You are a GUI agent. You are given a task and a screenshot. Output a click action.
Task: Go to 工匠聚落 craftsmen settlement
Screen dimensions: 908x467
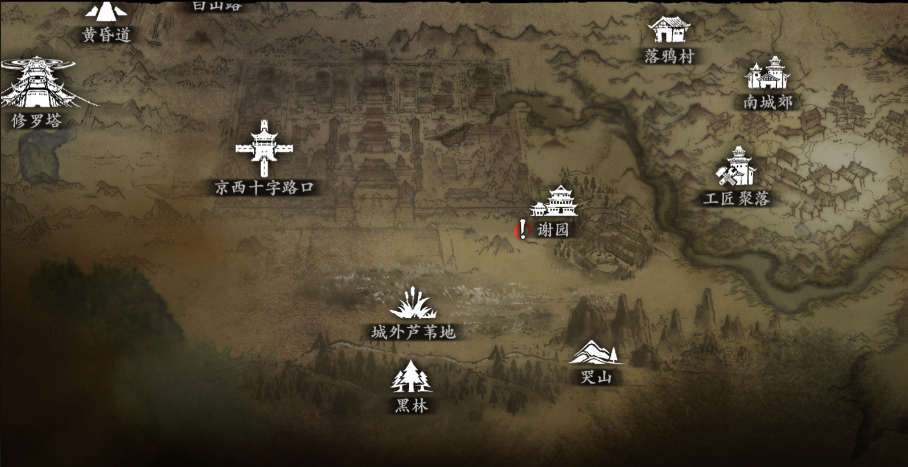click(x=738, y=168)
